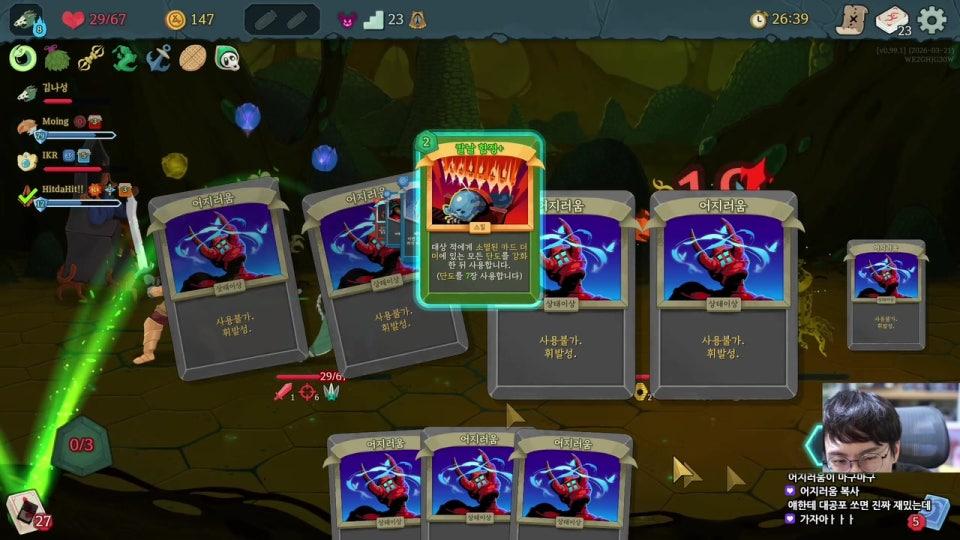This screenshot has height=540, width=960.
Task: View the deck of 23 cards
Action: point(891,20)
